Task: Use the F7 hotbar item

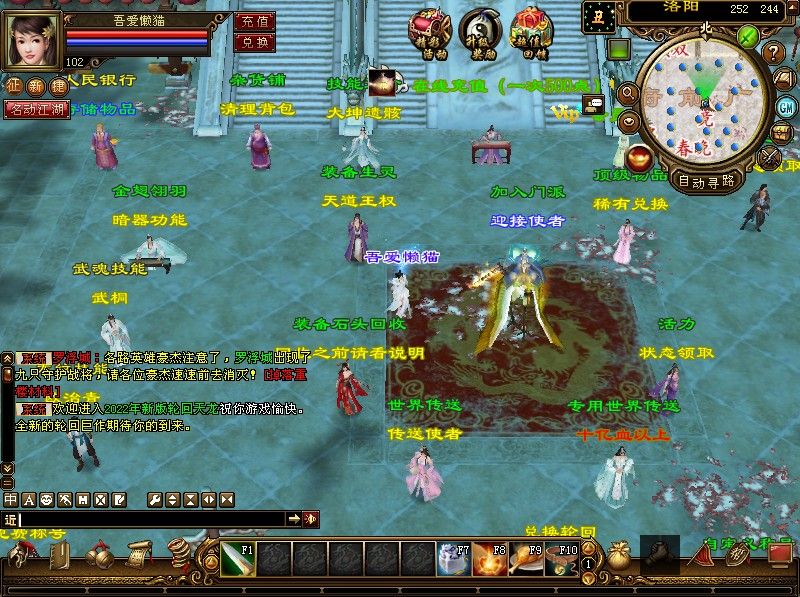Action: point(453,558)
